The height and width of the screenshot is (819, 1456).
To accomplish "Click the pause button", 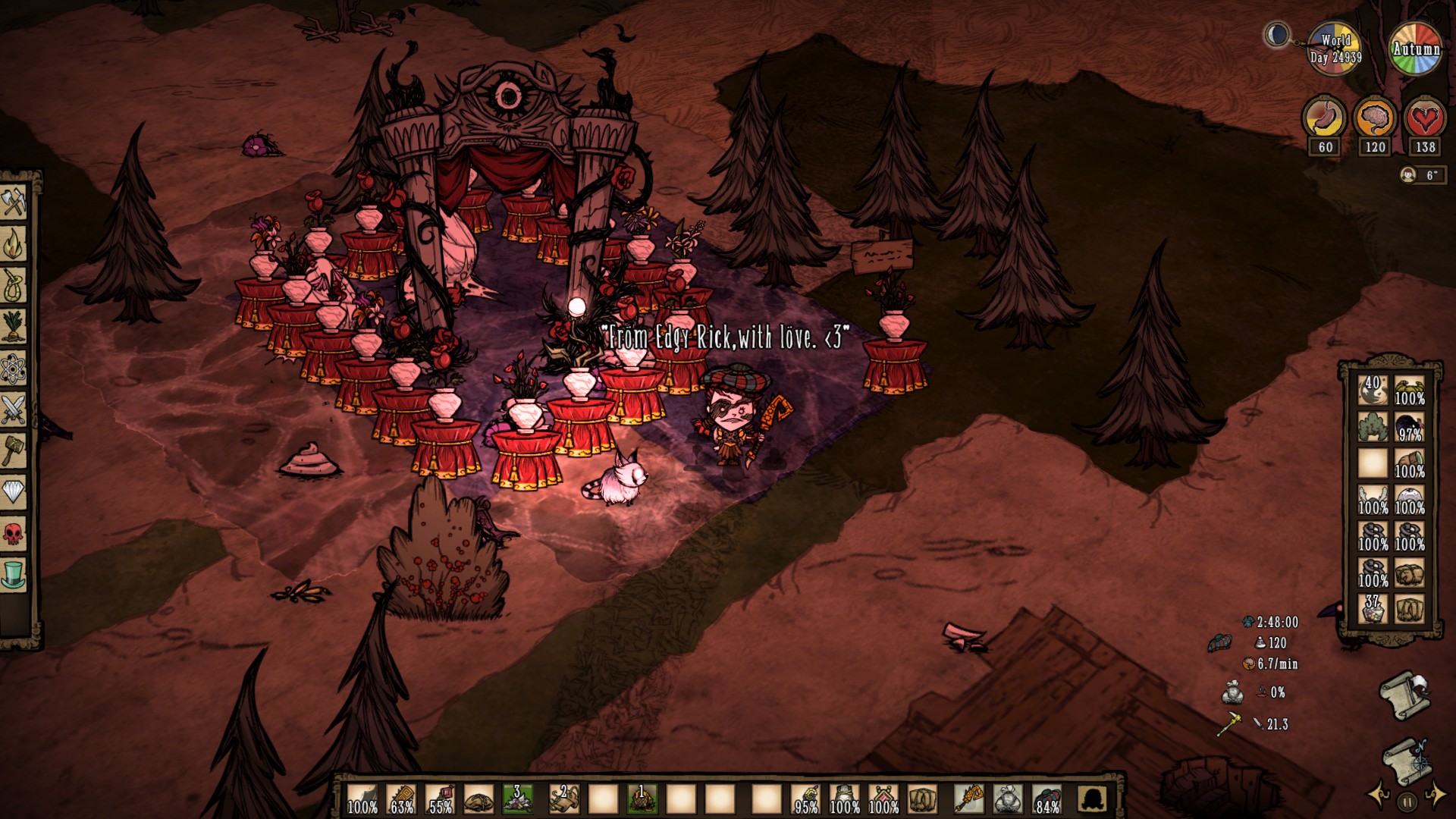I will point(1407,802).
